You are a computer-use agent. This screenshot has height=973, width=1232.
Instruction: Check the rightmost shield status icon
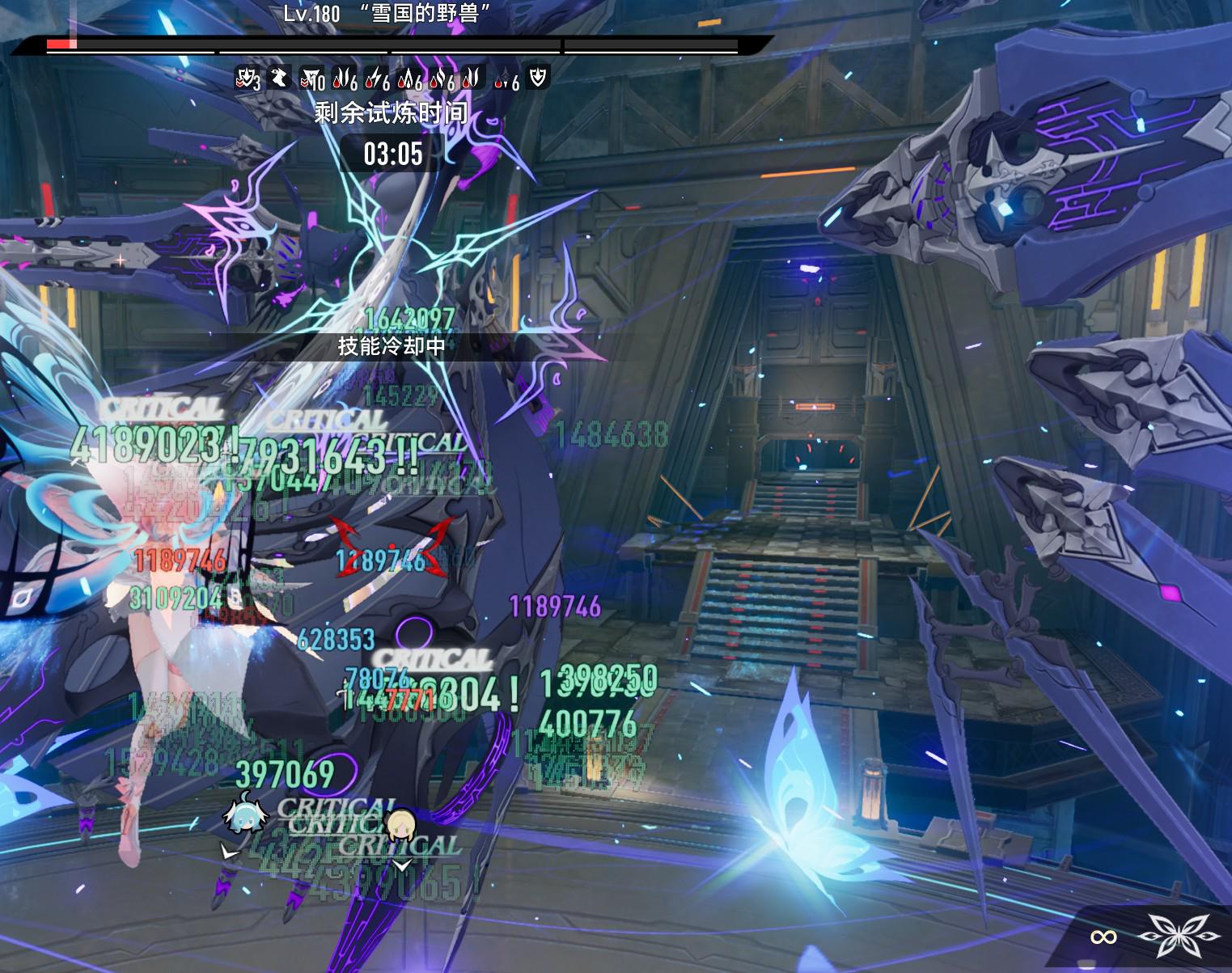point(538,78)
